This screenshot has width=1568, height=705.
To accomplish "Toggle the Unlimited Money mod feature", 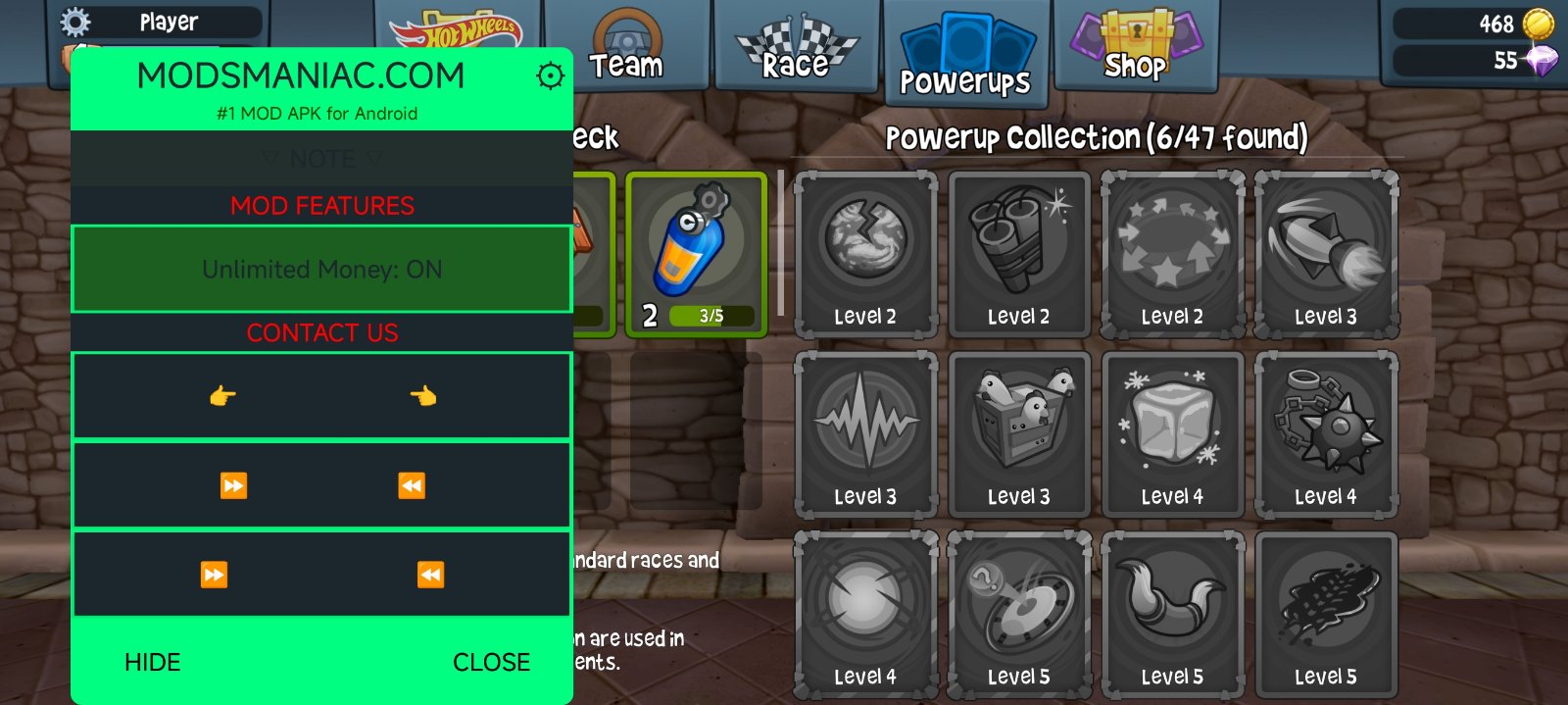I will point(321,270).
